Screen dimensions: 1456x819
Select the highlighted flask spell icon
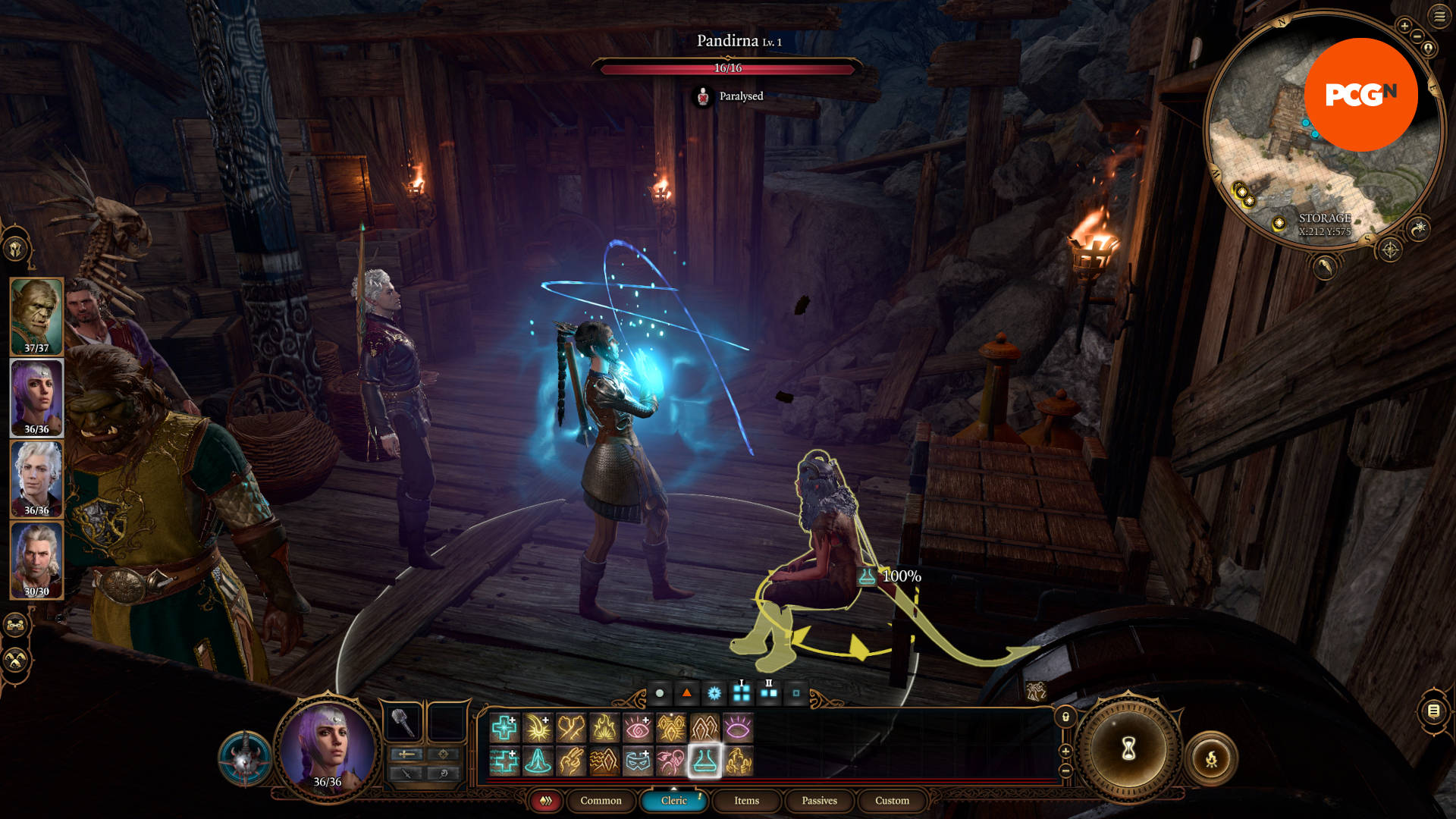click(704, 761)
